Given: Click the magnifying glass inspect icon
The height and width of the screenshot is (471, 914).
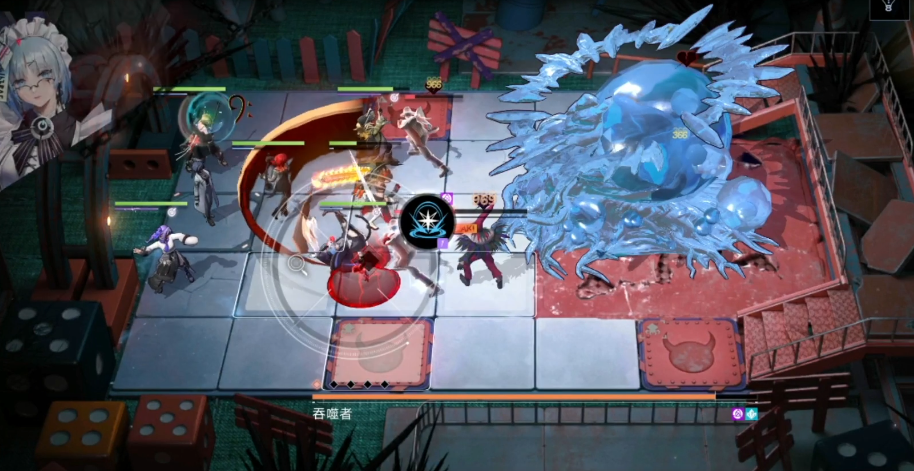Looking at the screenshot, I should click(297, 264).
